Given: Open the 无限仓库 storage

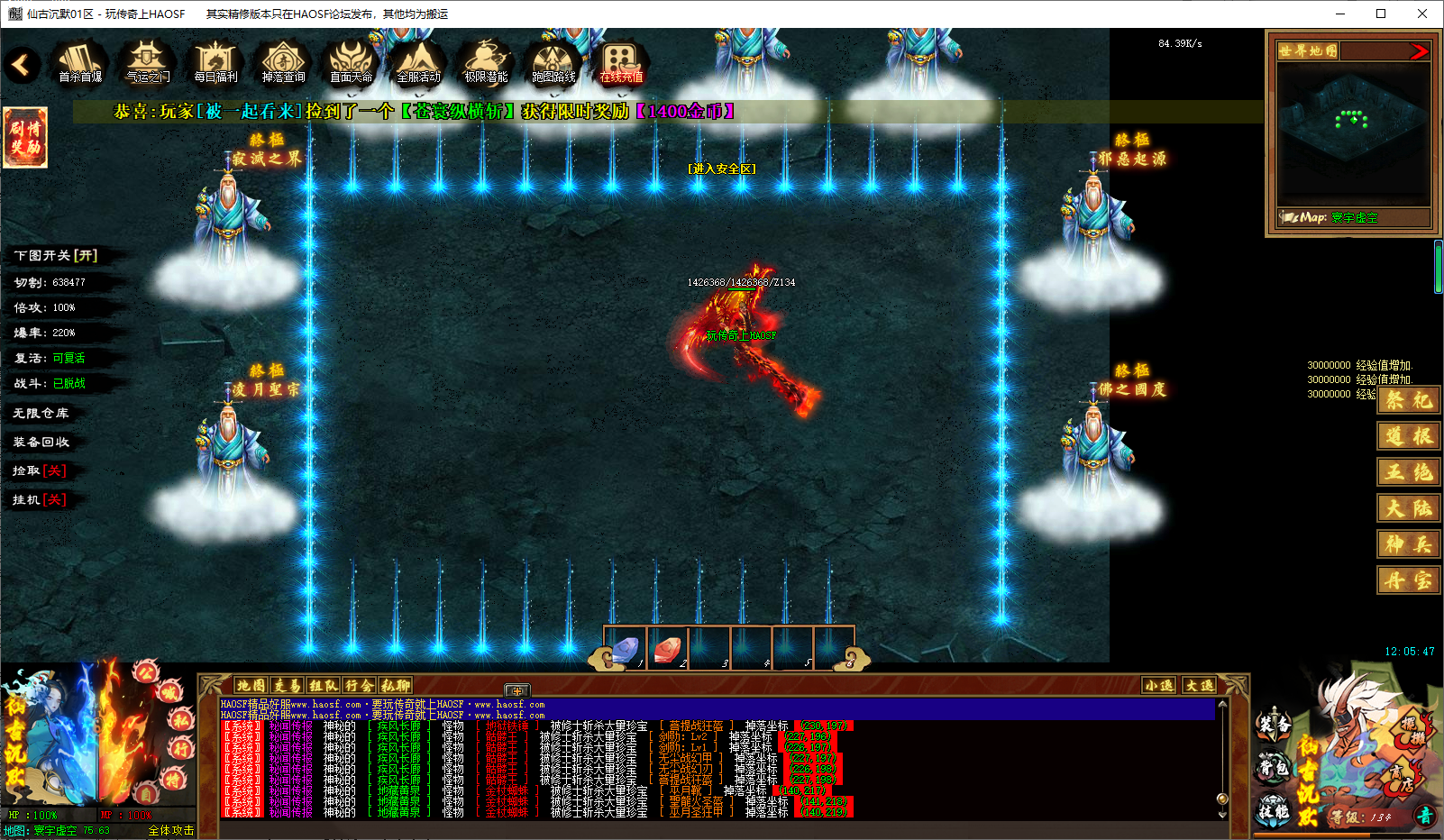Looking at the screenshot, I should coord(41,413).
